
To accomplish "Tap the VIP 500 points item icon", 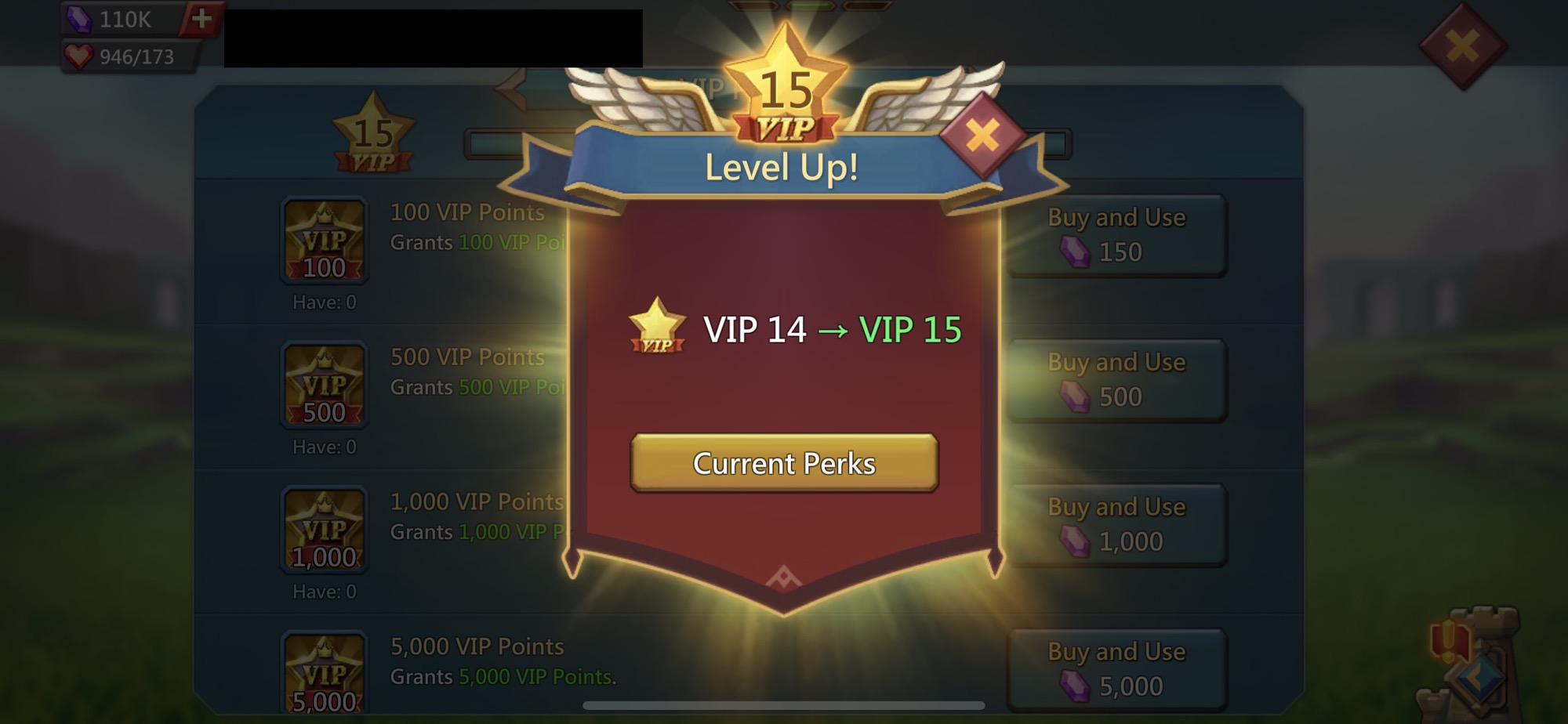I will [324, 386].
